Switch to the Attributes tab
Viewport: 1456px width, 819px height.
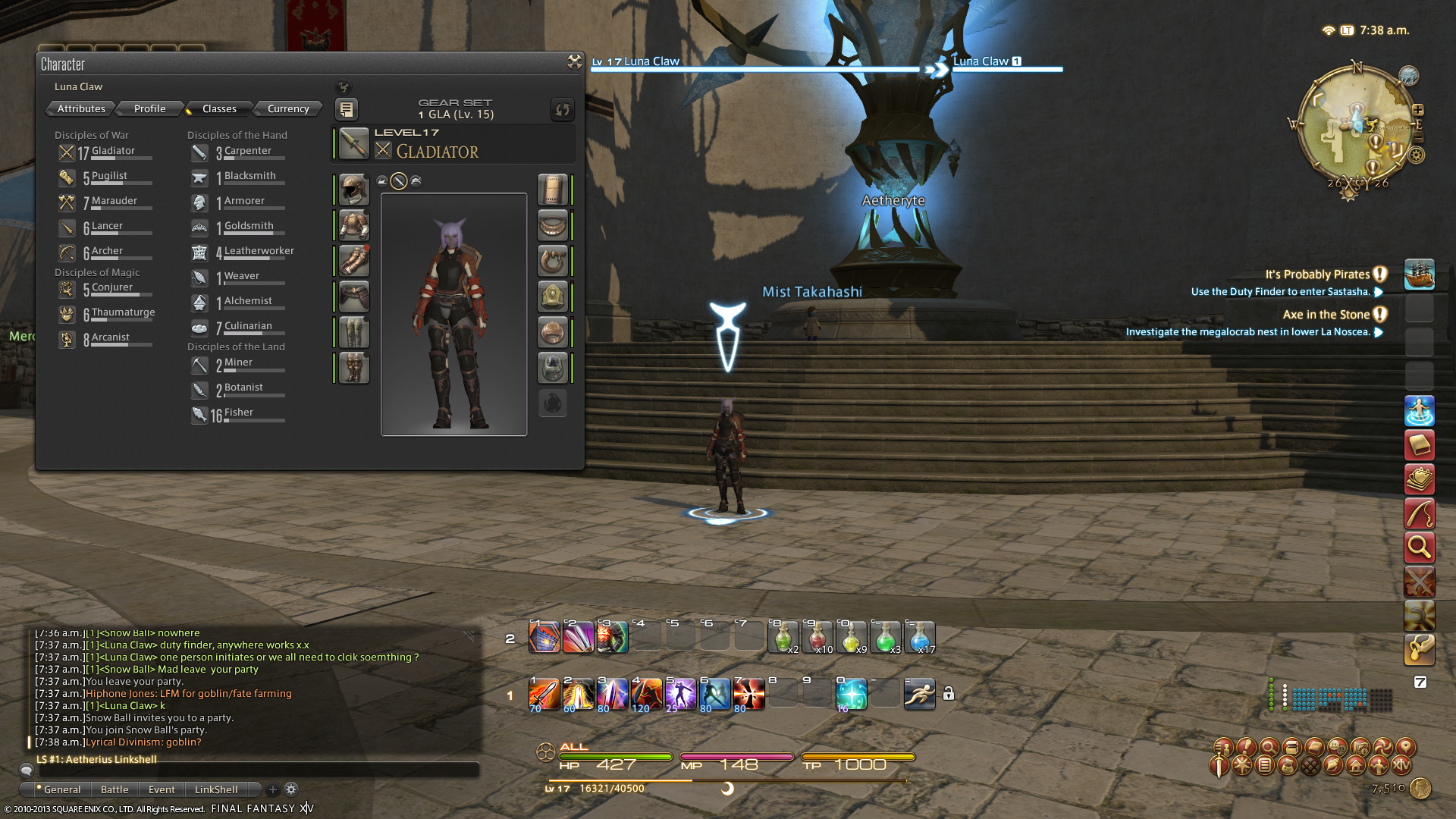[x=81, y=108]
